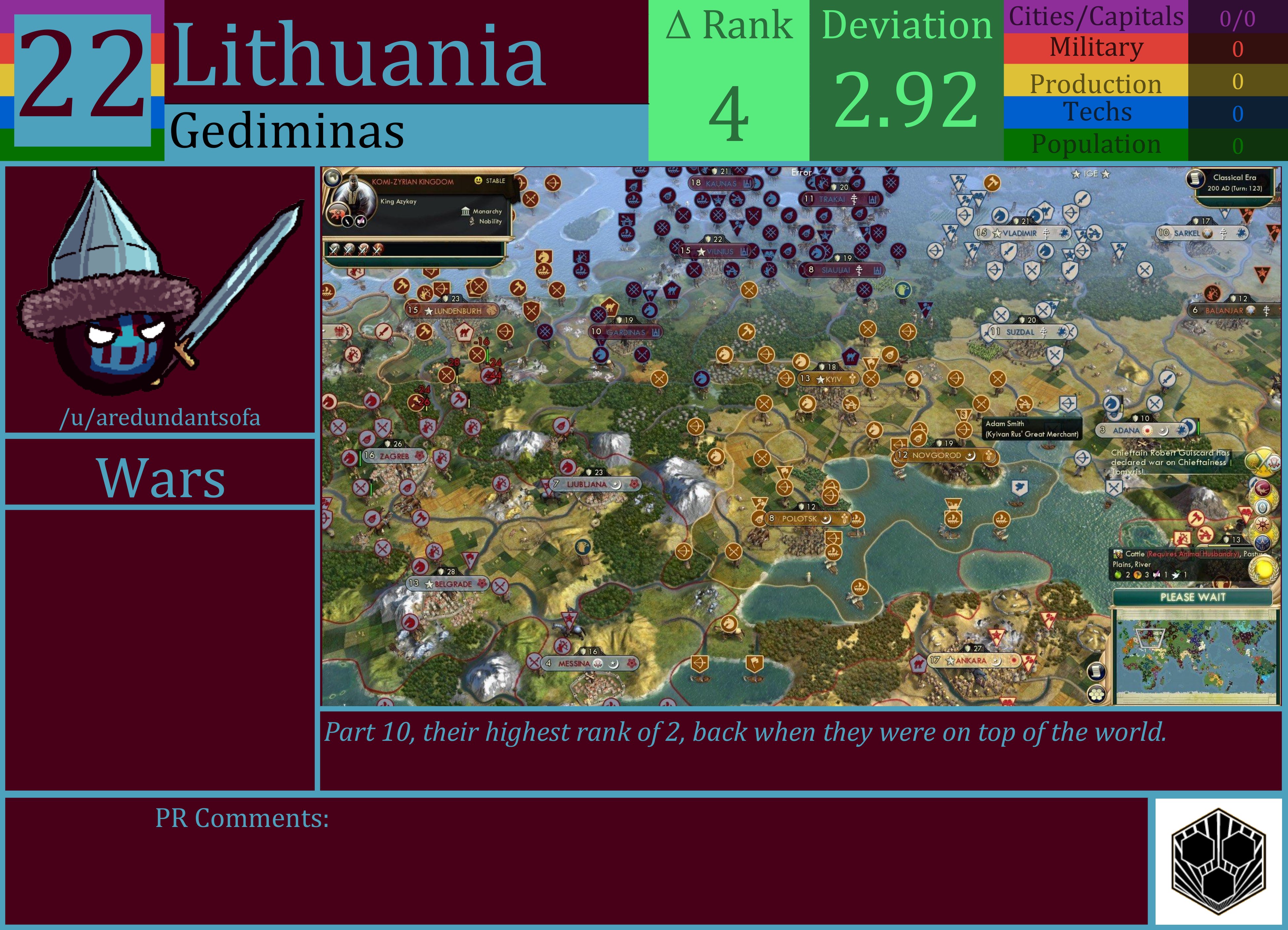Open the notifications log scroll icon
The image size is (1288, 930).
(1097, 672)
